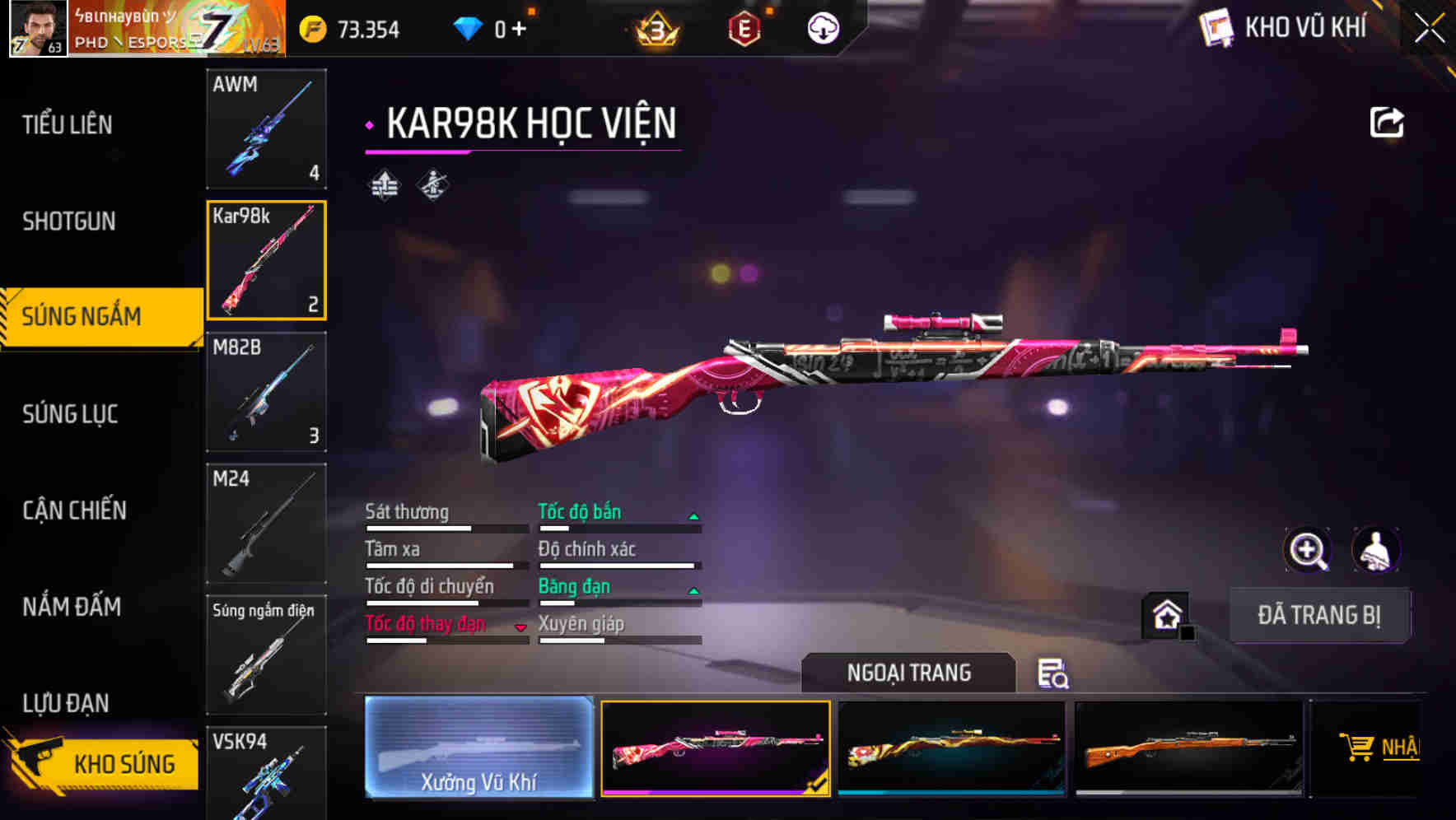The height and width of the screenshot is (820, 1456).
Task: Open the cloud download icon
Action: point(822,27)
